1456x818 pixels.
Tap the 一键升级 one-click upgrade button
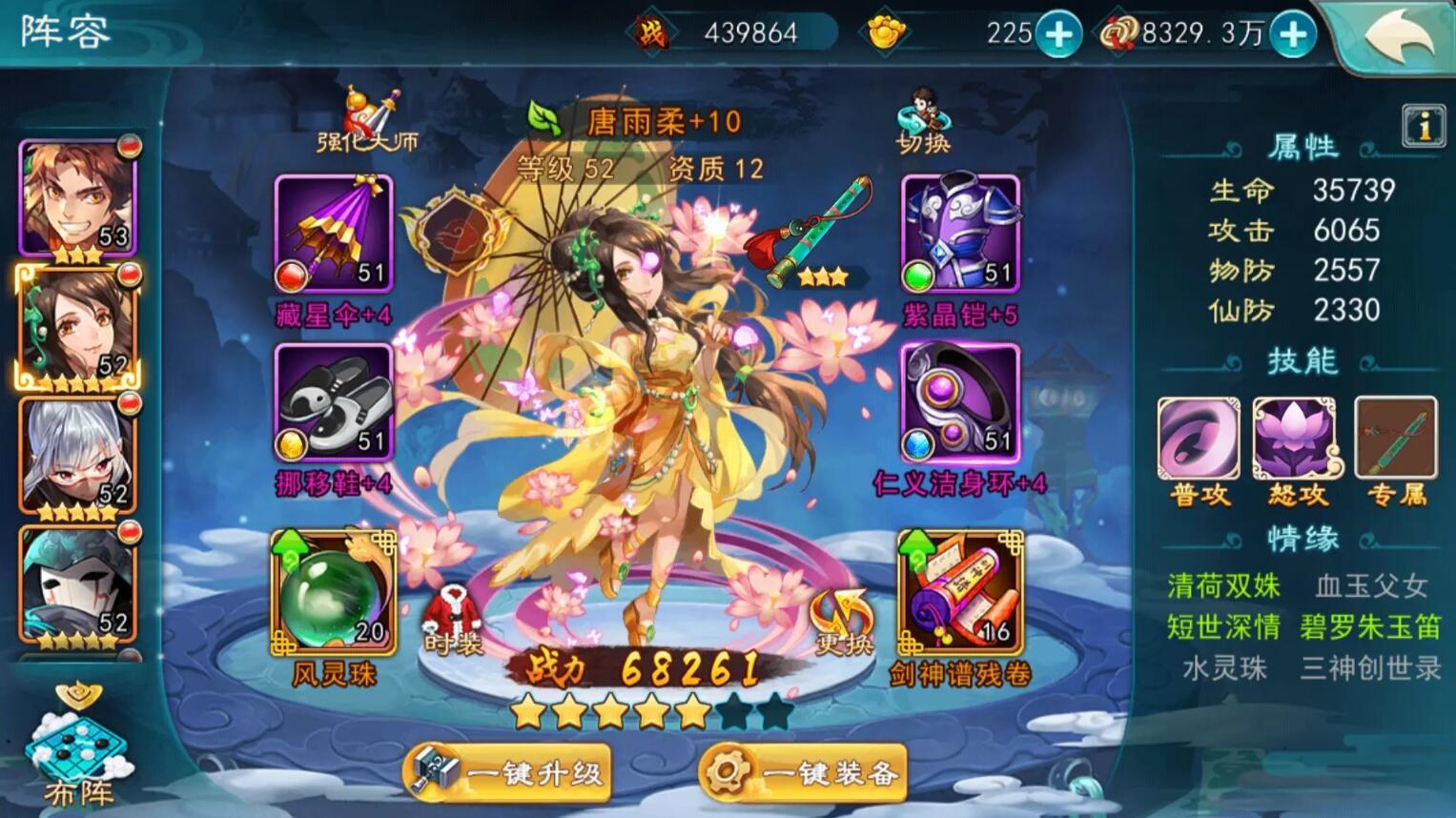click(x=508, y=772)
